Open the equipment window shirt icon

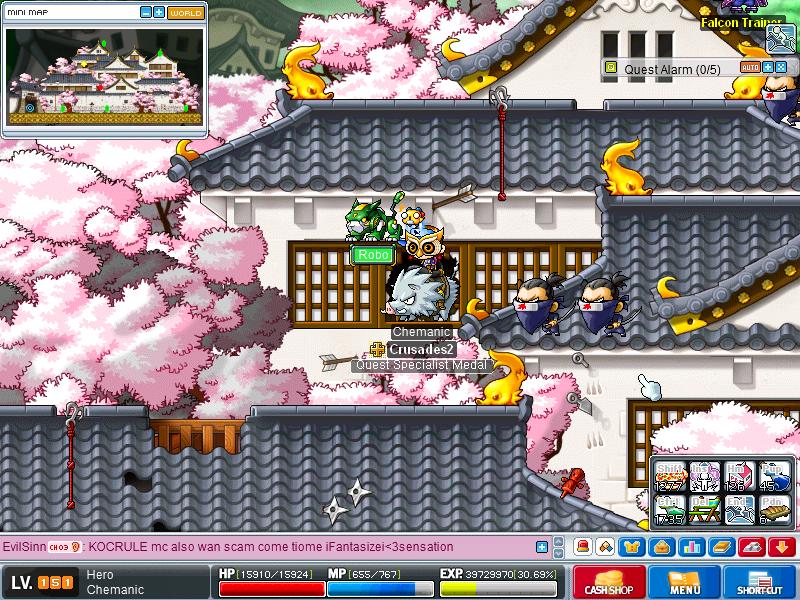[631, 547]
